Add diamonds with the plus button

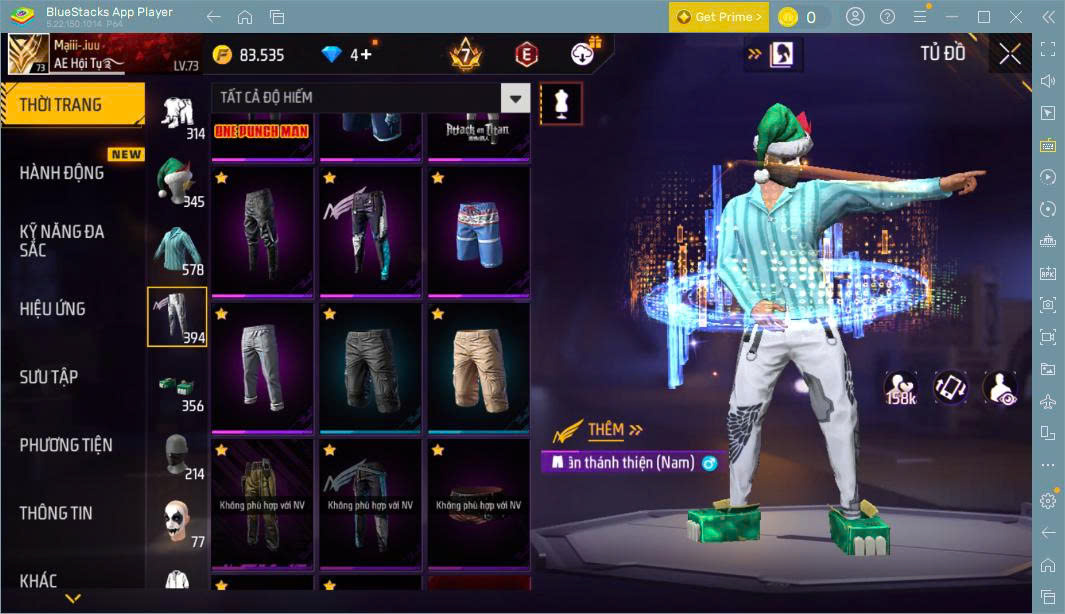[x=365, y=54]
